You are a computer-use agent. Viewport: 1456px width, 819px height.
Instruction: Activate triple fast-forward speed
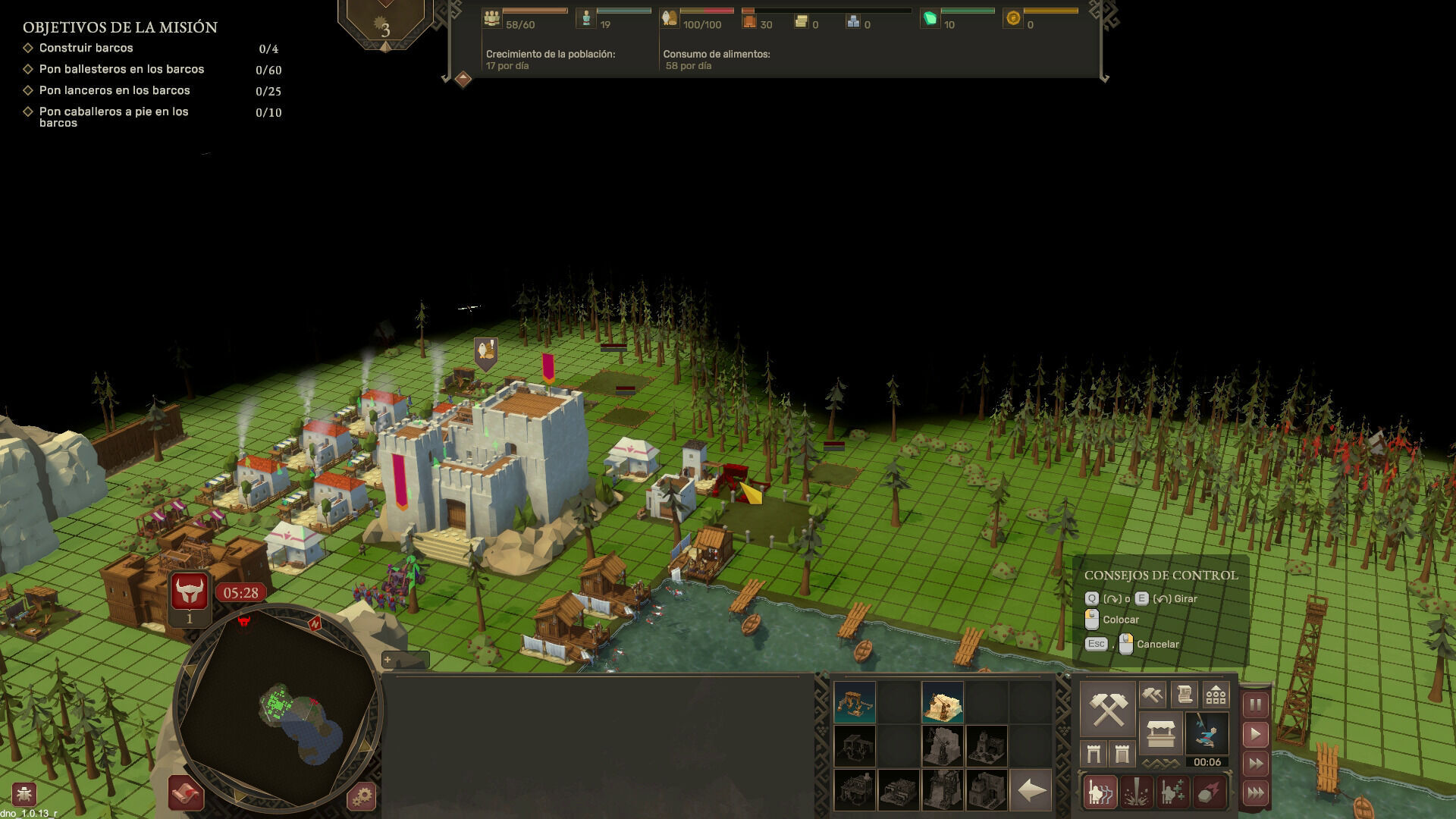click(x=1255, y=793)
